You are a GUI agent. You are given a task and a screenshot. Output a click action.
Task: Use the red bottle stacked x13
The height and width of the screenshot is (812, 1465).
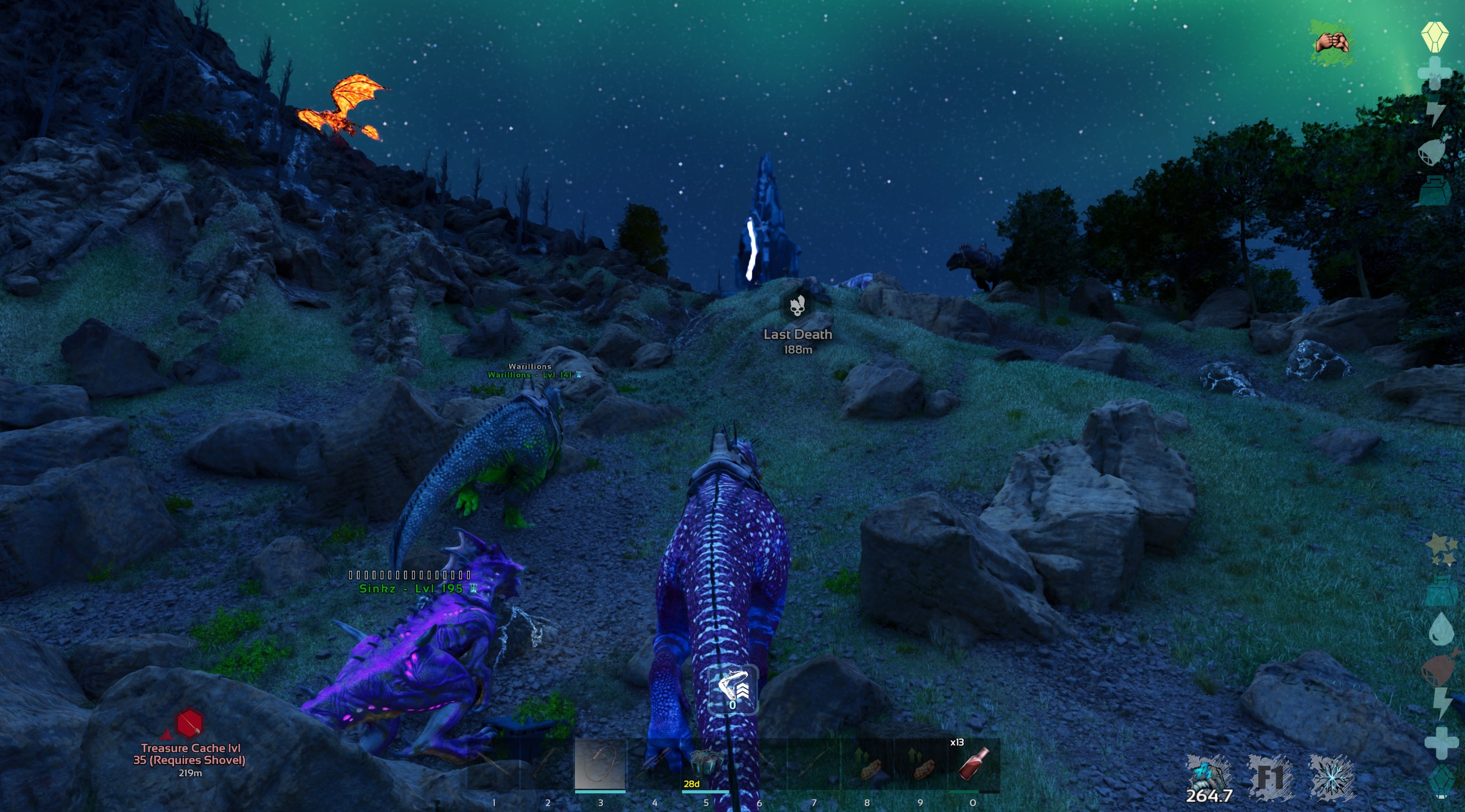pyautogui.click(x=974, y=764)
